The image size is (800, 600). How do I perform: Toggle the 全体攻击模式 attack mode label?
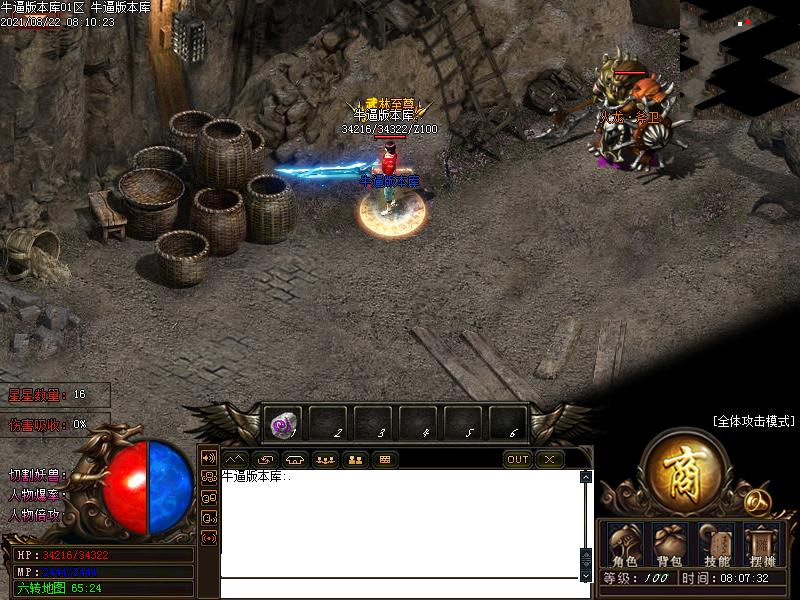(752, 422)
